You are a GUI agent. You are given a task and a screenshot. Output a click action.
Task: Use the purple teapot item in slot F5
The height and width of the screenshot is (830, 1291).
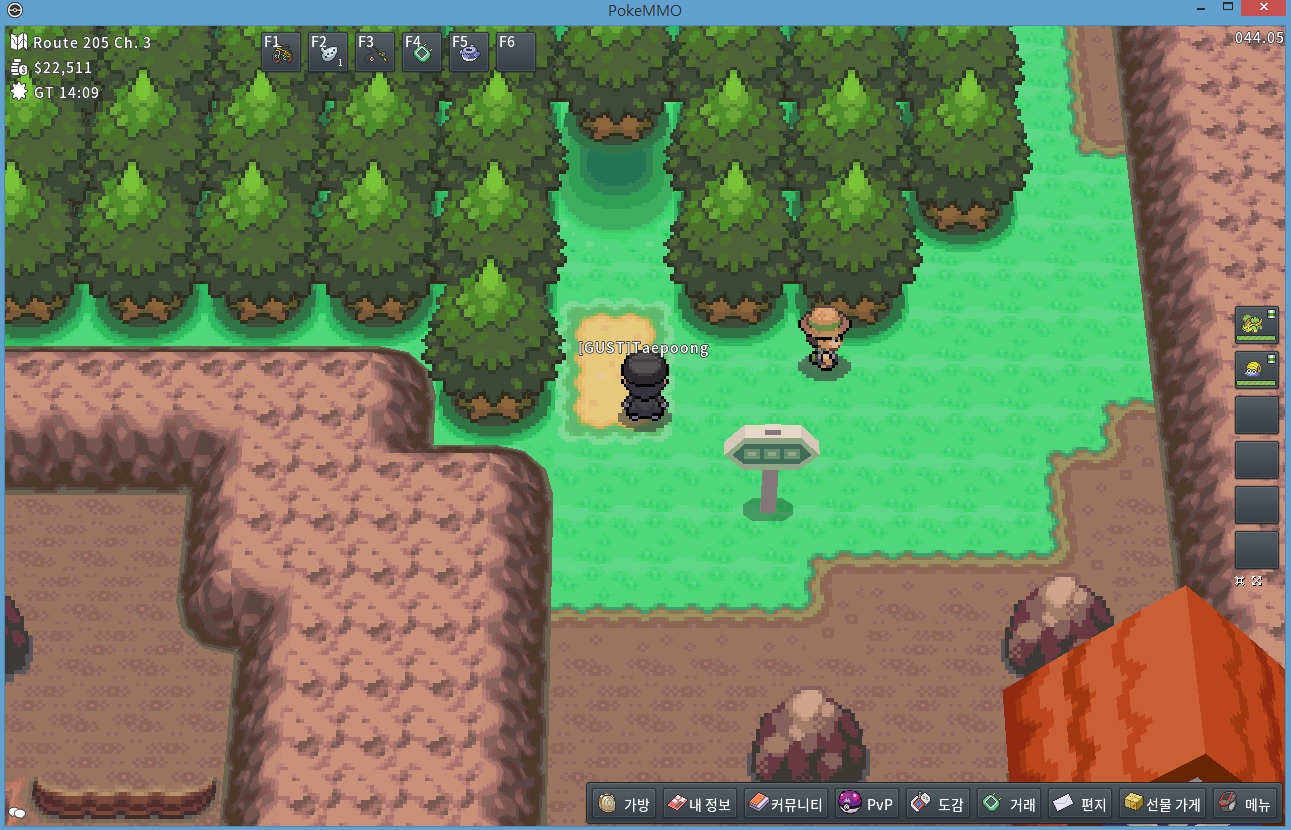[x=469, y=52]
